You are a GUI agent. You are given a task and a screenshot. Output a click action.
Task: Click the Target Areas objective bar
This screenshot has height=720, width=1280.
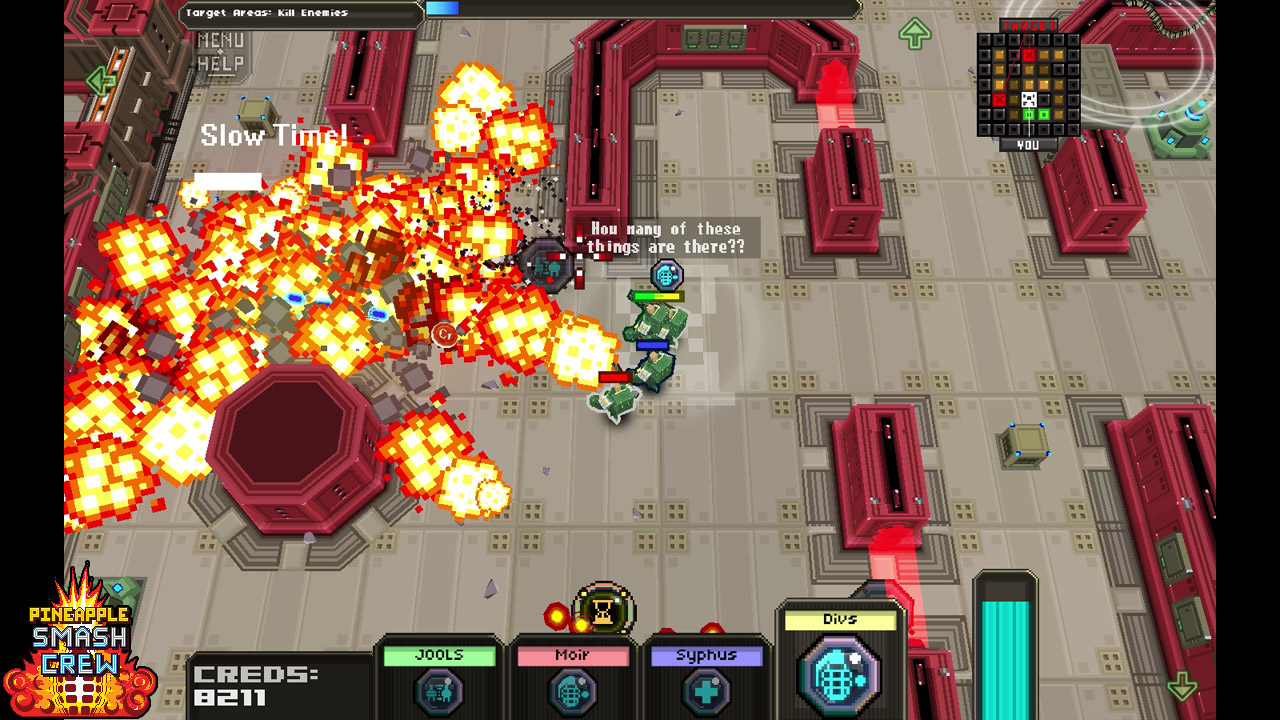(x=300, y=13)
